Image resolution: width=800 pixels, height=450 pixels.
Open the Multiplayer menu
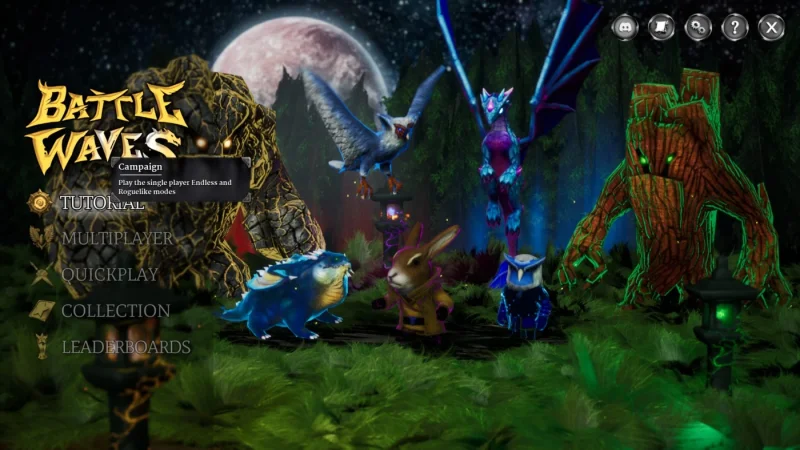click(116, 239)
